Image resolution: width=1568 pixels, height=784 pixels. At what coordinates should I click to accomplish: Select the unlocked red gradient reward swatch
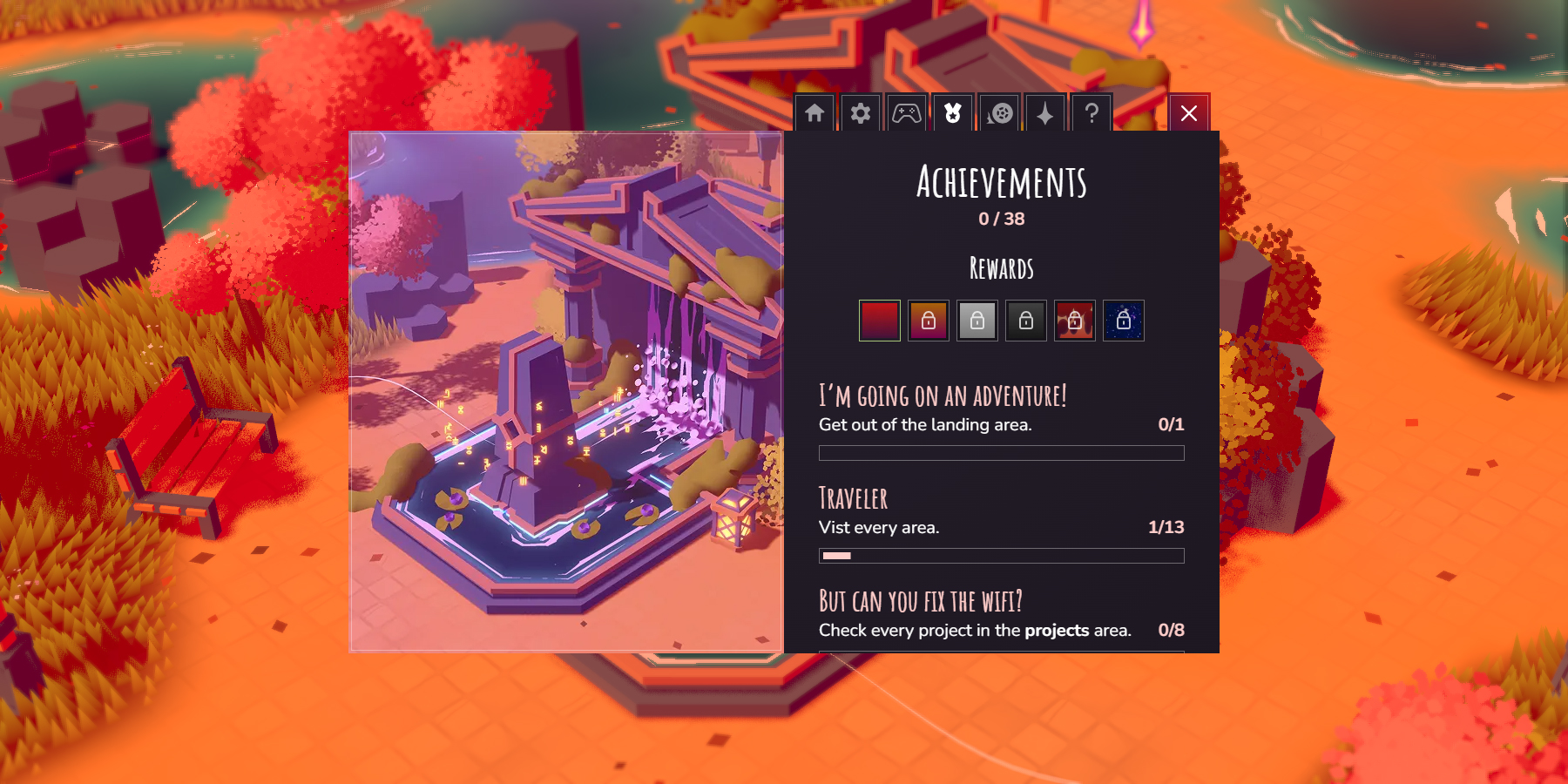pos(880,321)
